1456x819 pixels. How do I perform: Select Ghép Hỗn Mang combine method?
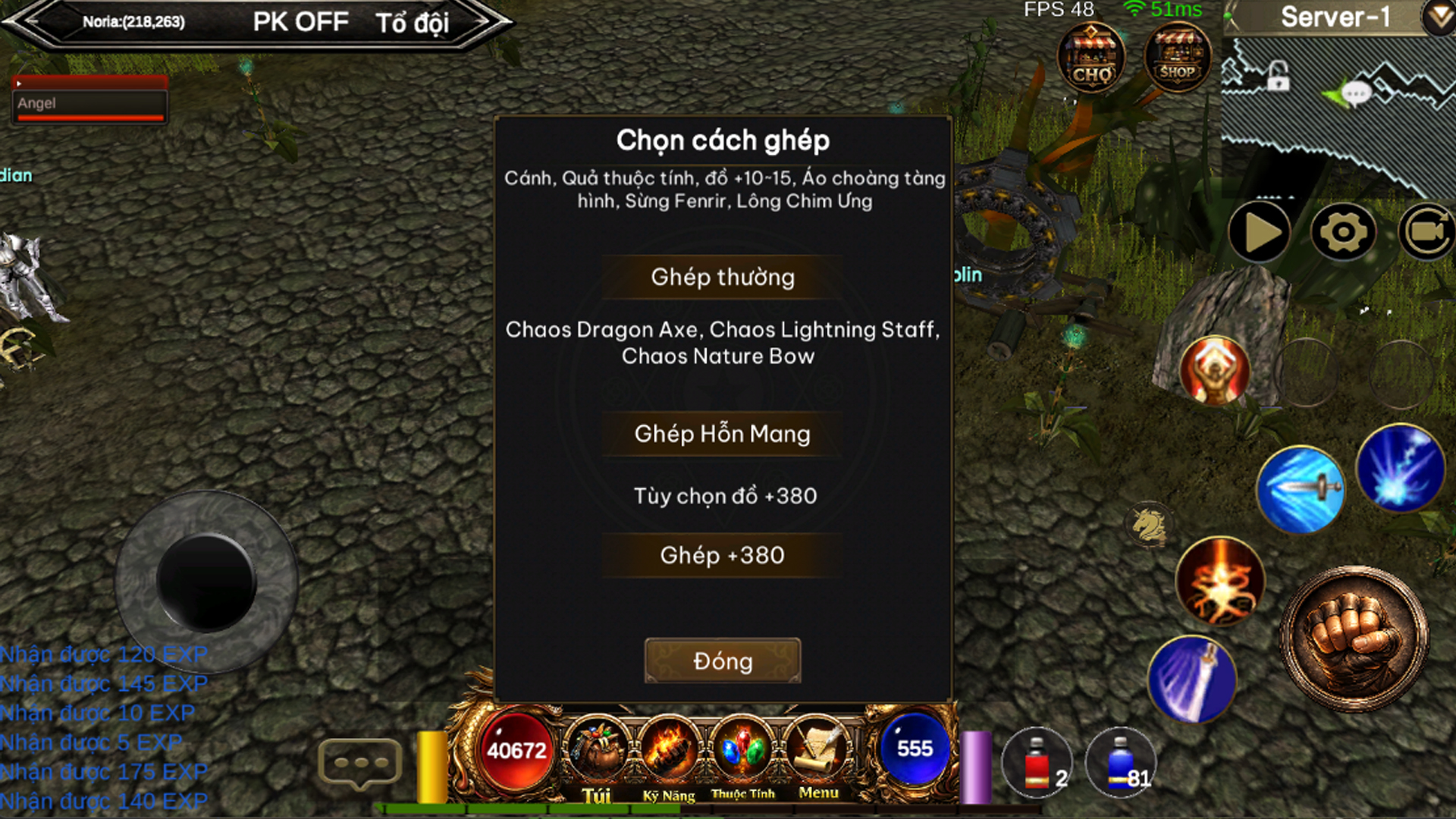click(x=722, y=434)
